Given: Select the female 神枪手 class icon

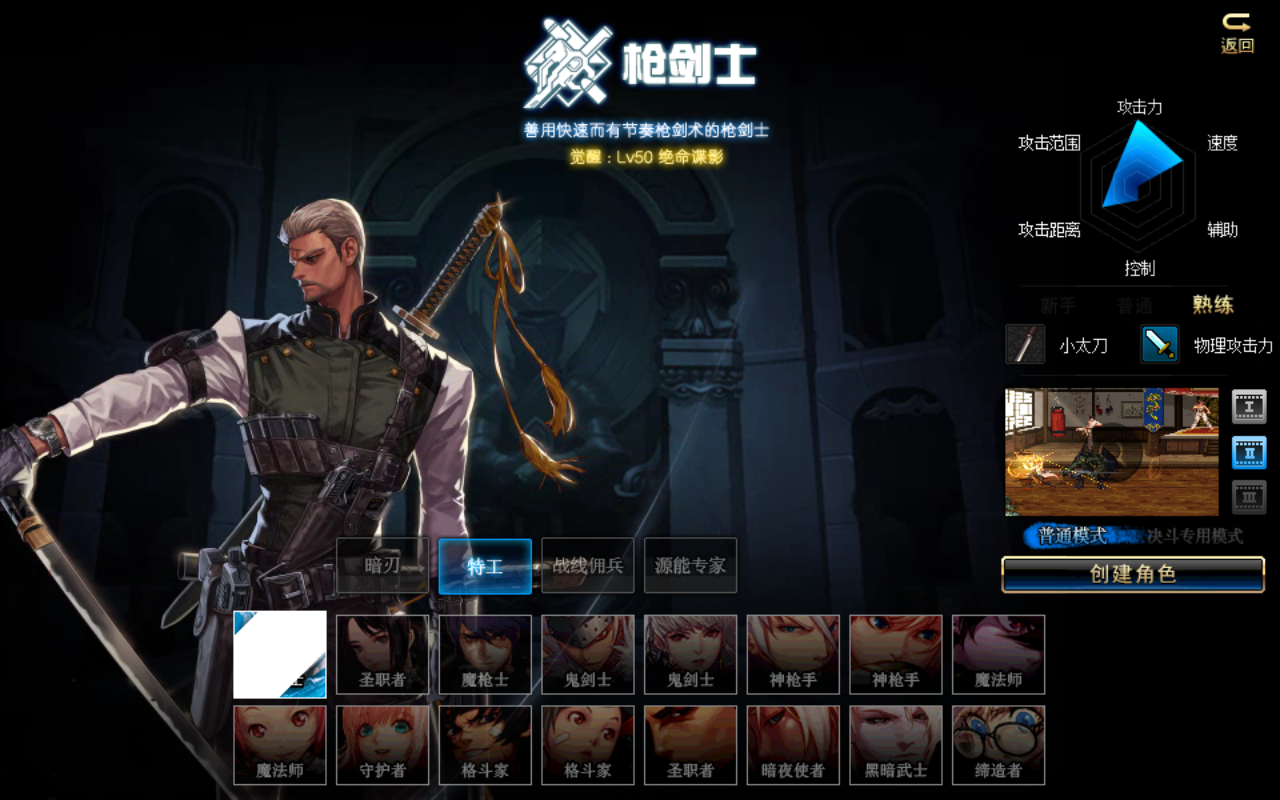Looking at the screenshot, I should [x=896, y=653].
